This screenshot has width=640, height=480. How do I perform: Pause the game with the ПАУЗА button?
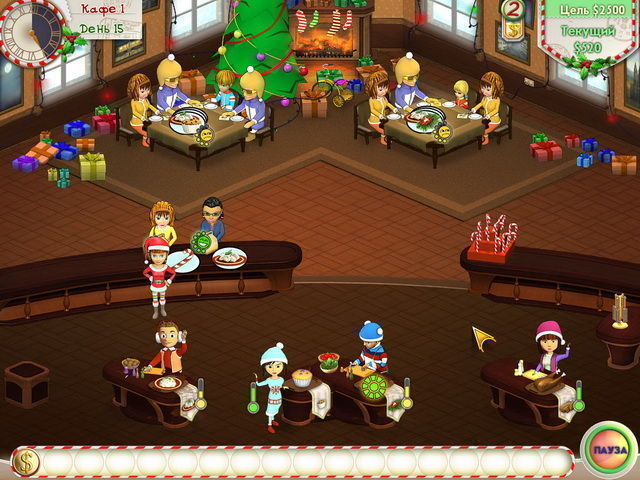pyautogui.click(x=608, y=450)
